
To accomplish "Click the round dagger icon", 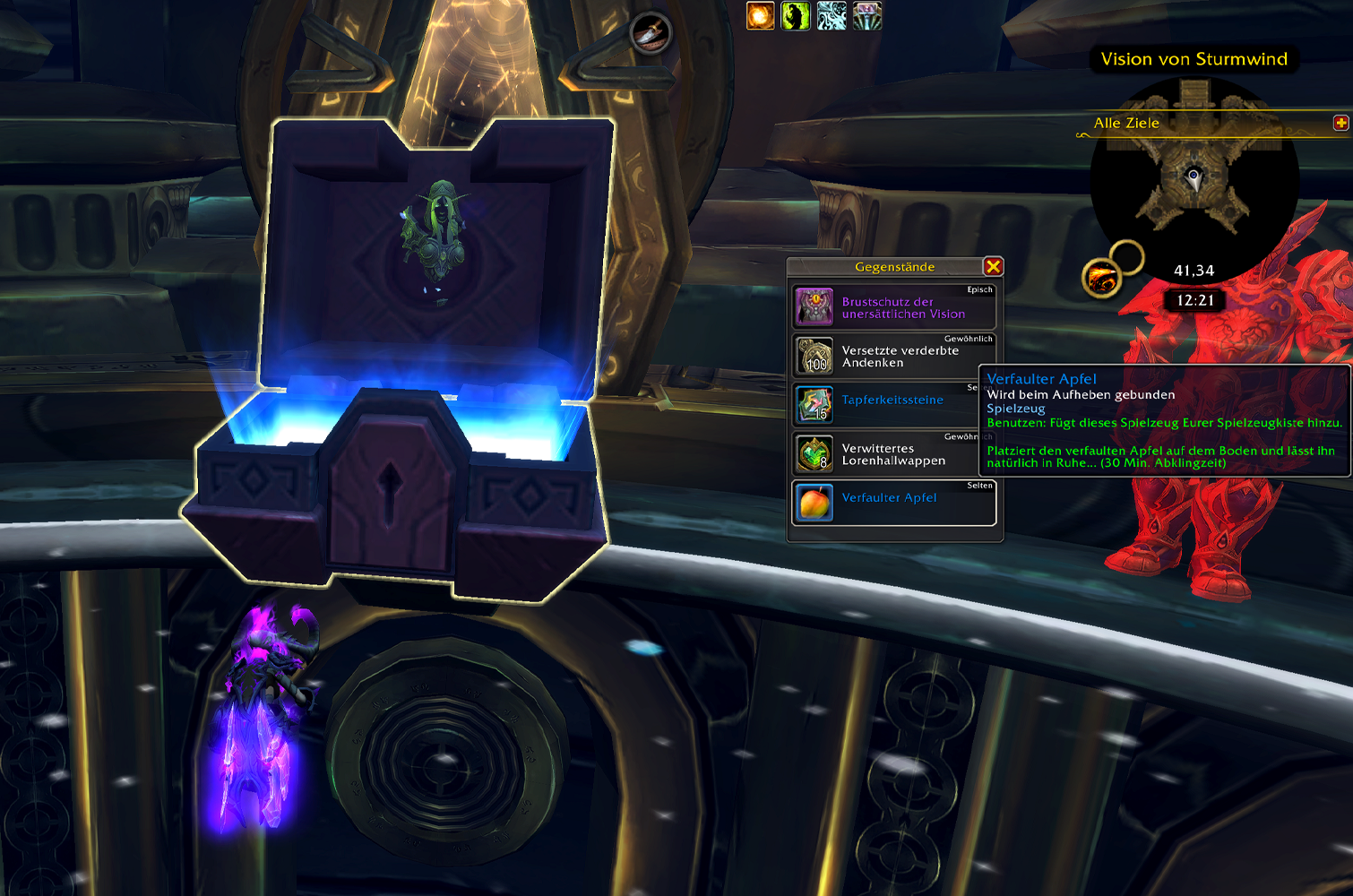I will [x=651, y=33].
